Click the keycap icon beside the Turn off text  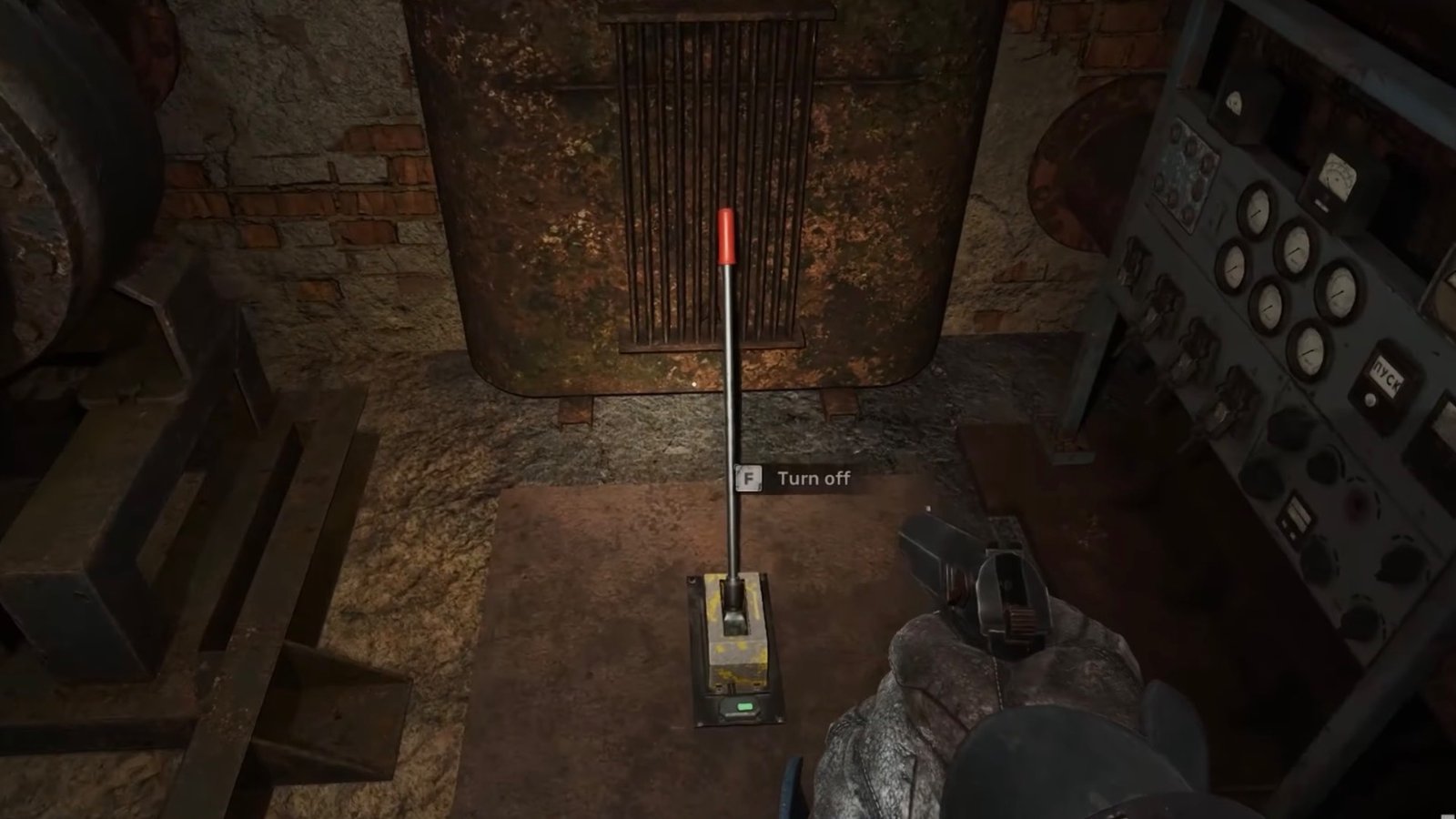point(747,479)
